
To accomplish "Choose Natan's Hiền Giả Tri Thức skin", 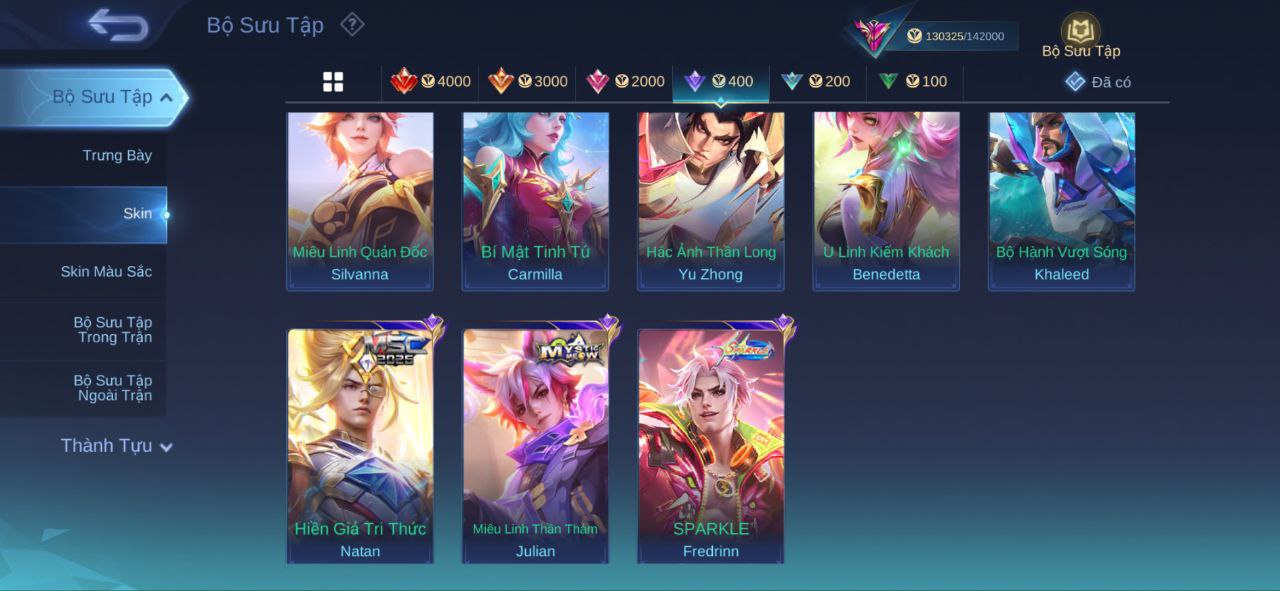I will [360, 445].
